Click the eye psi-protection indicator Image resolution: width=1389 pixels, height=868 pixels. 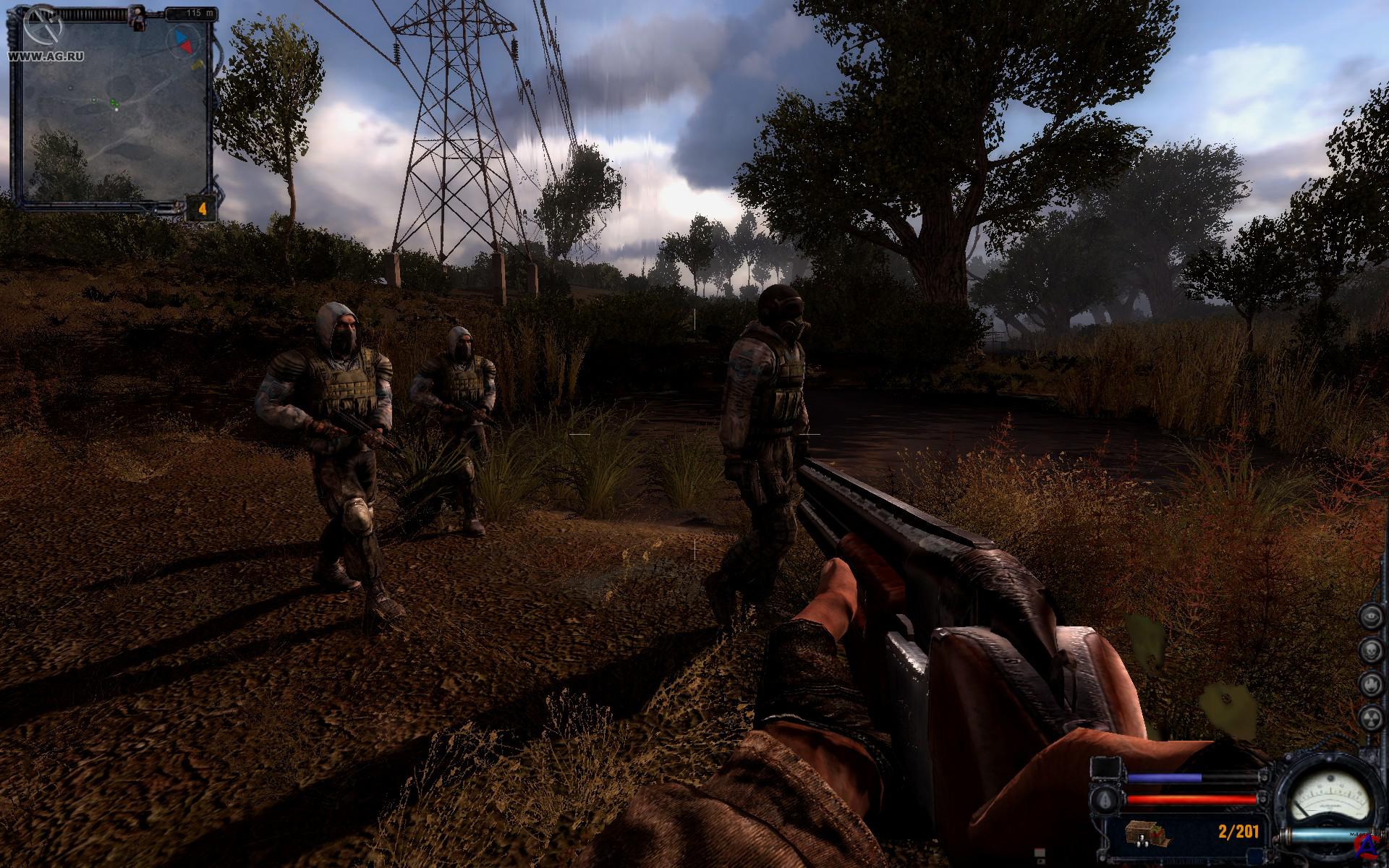[1371, 615]
